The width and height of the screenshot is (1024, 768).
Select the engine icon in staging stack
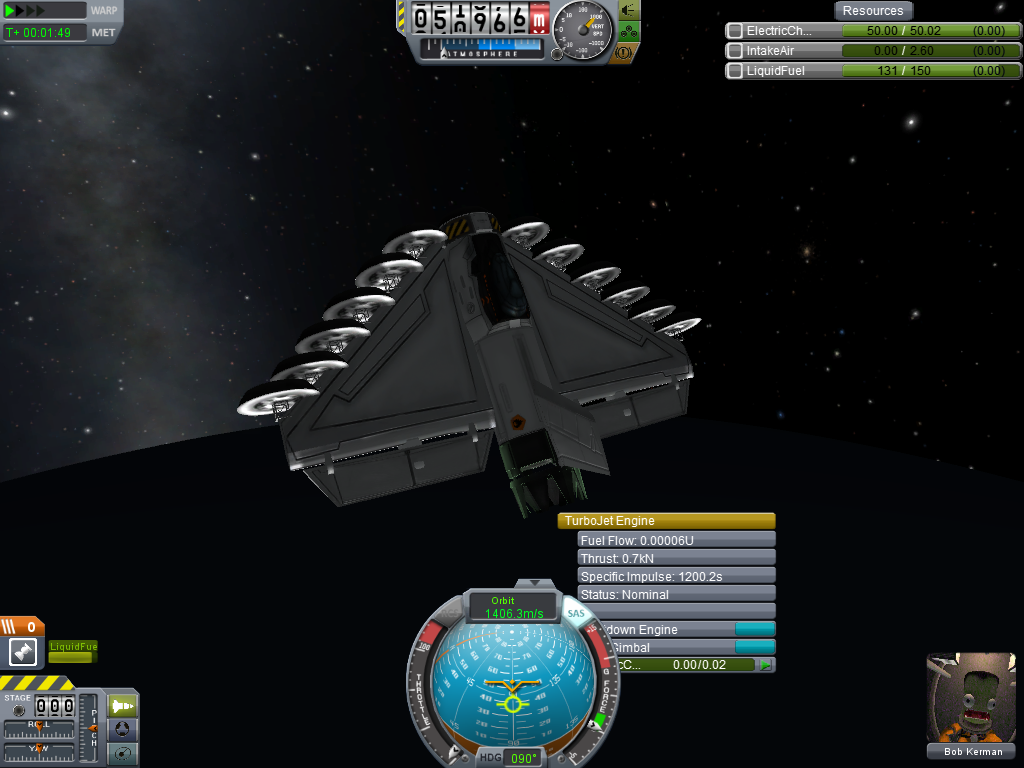tap(23, 653)
